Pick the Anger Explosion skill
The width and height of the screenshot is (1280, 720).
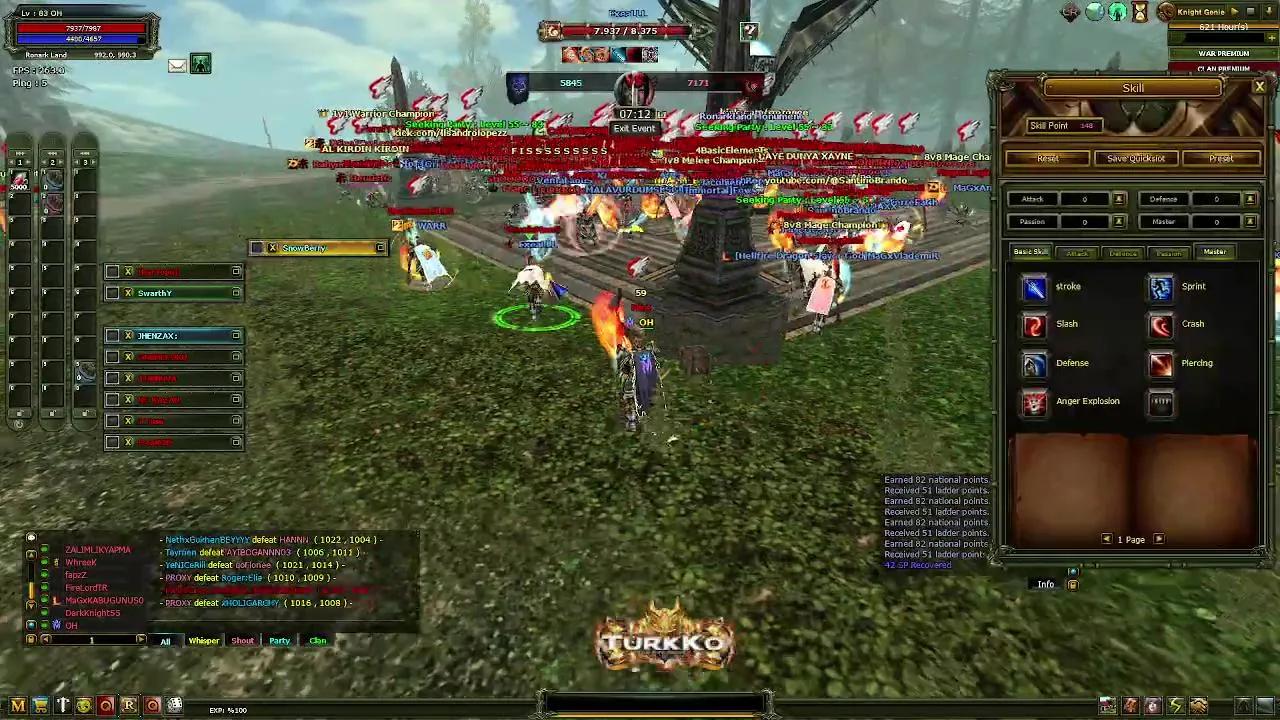point(1034,401)
